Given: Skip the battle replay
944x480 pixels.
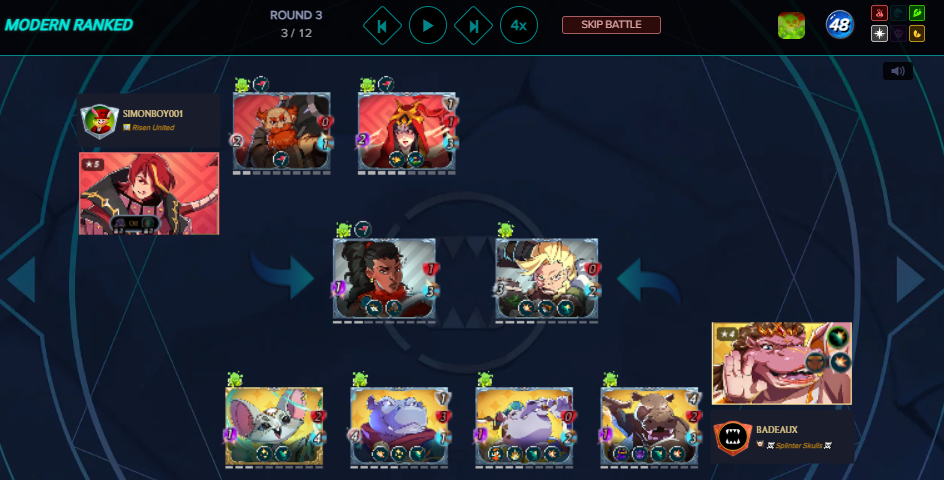Looking at the screenshot, I should [611, 25].
